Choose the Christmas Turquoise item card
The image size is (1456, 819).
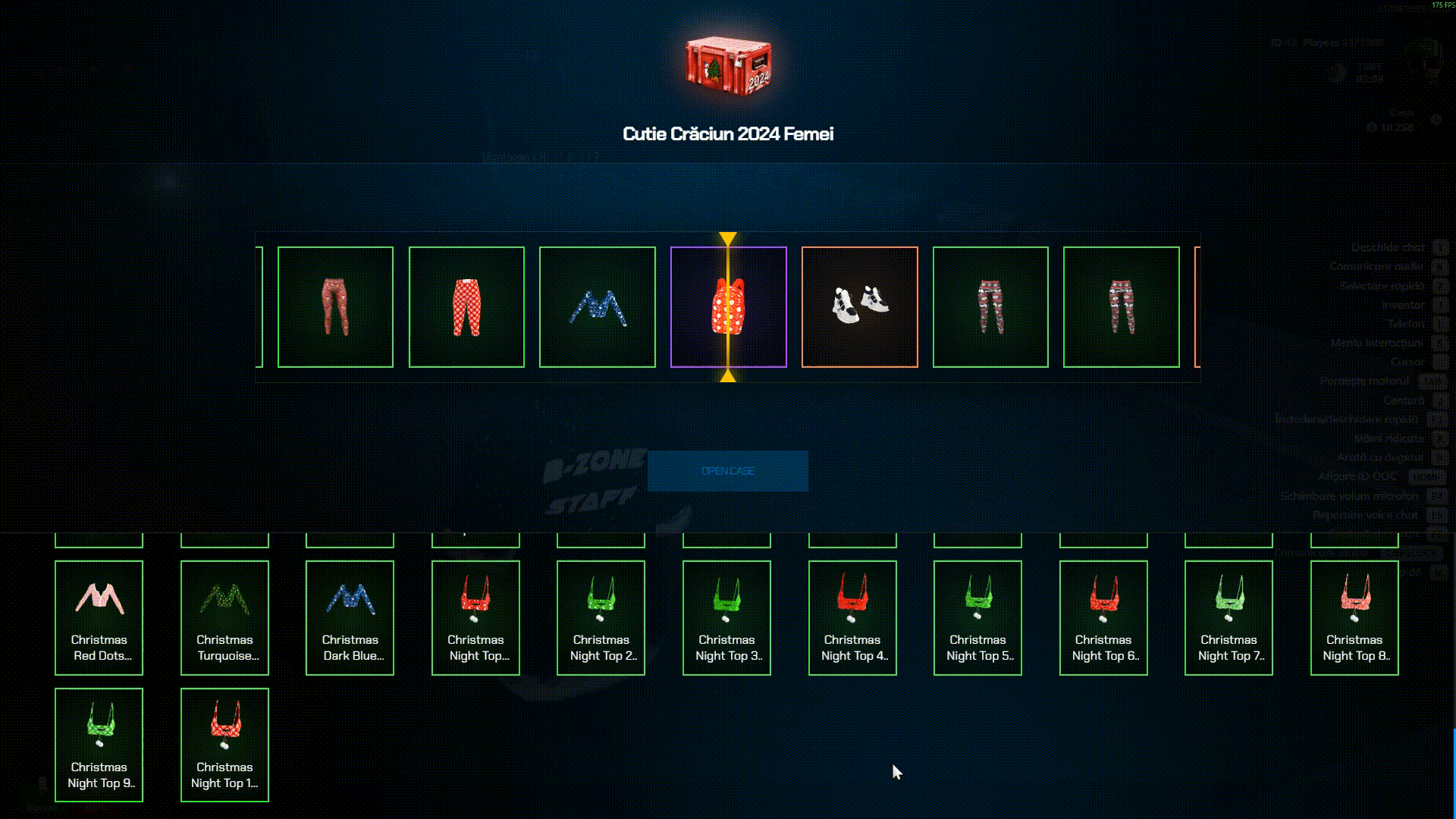pyautogui.click(x=224, y=617)
